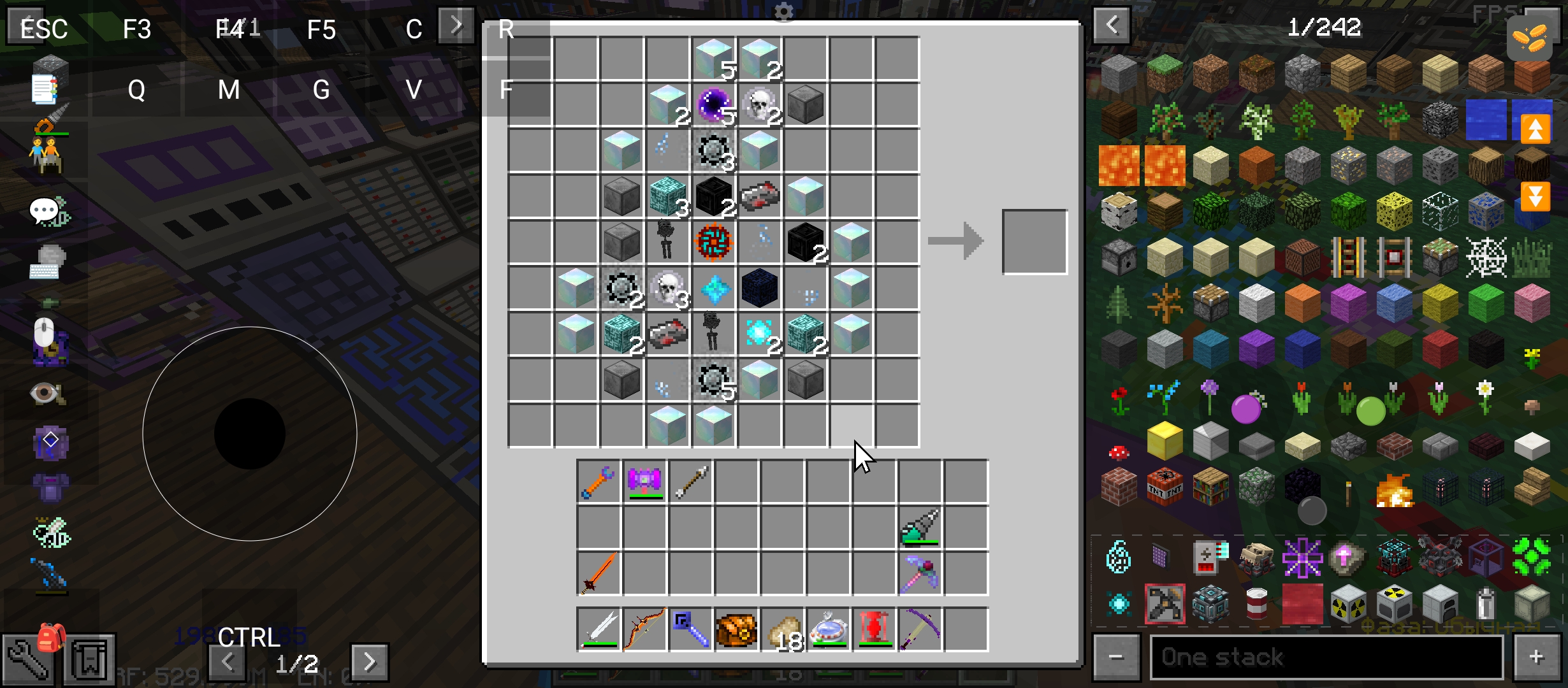Go to next control layout page
Screen dimensions: 1568x688
pos(369,662)
